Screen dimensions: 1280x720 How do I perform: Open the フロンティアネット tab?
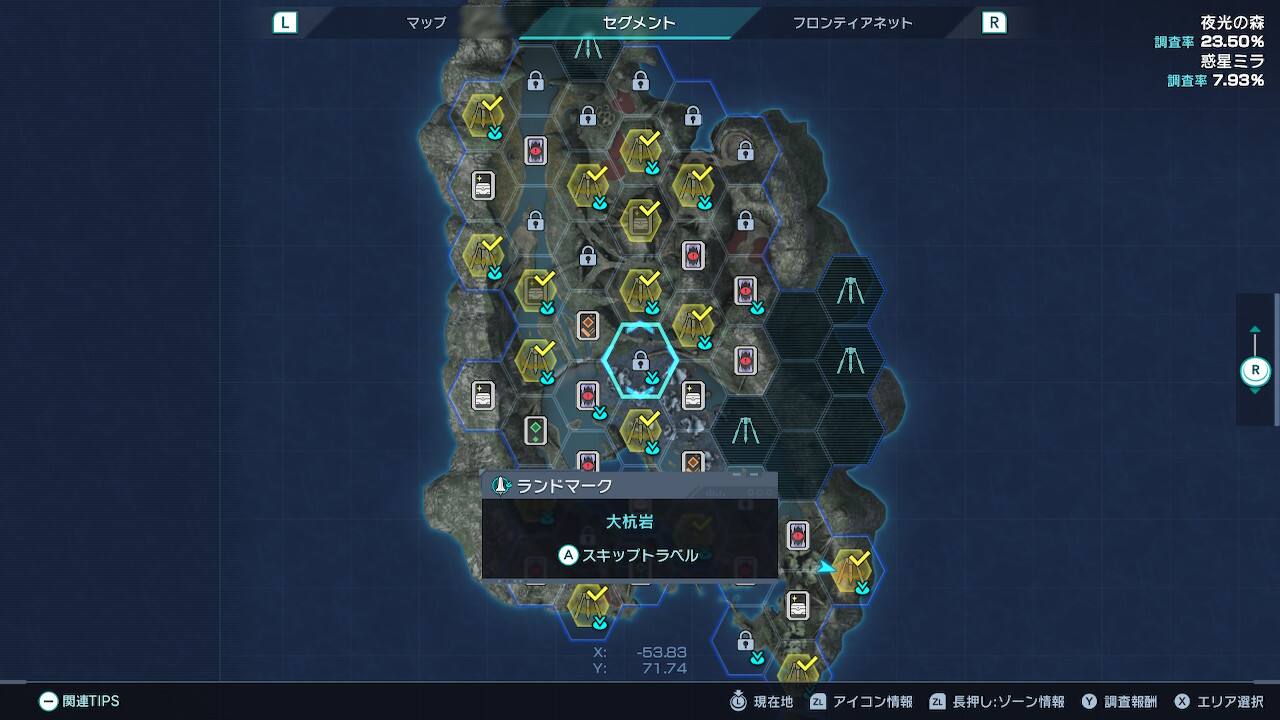pos(852,22)
